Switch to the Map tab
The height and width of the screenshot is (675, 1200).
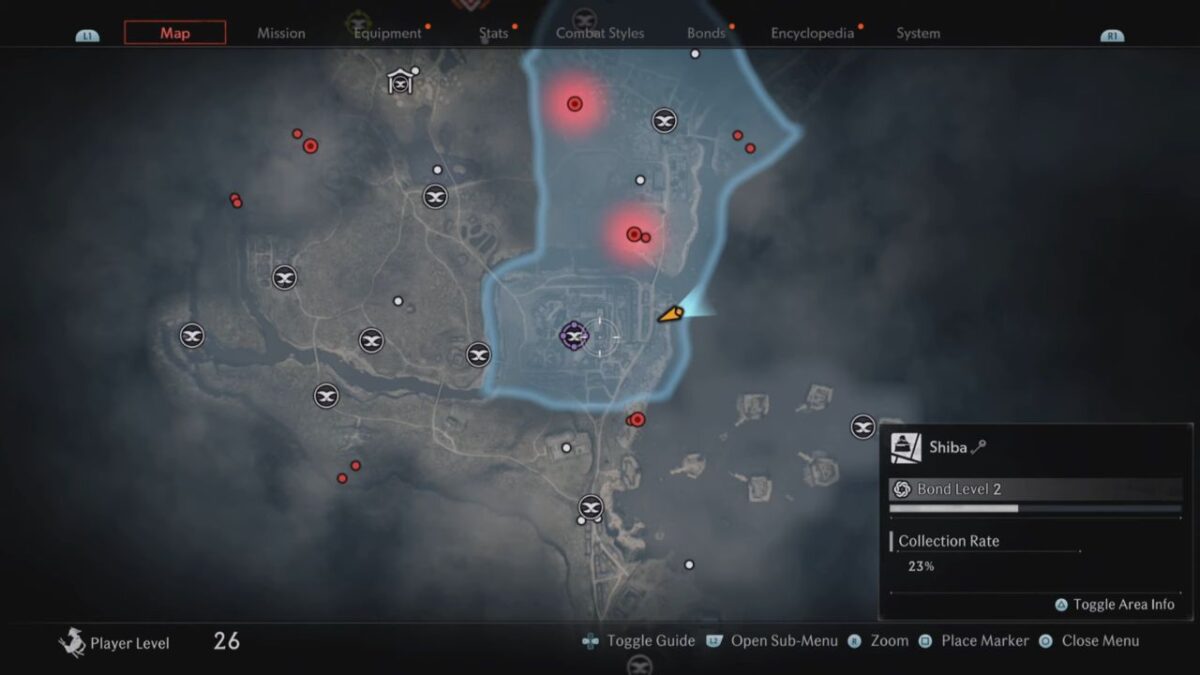[x=175, y=33]
